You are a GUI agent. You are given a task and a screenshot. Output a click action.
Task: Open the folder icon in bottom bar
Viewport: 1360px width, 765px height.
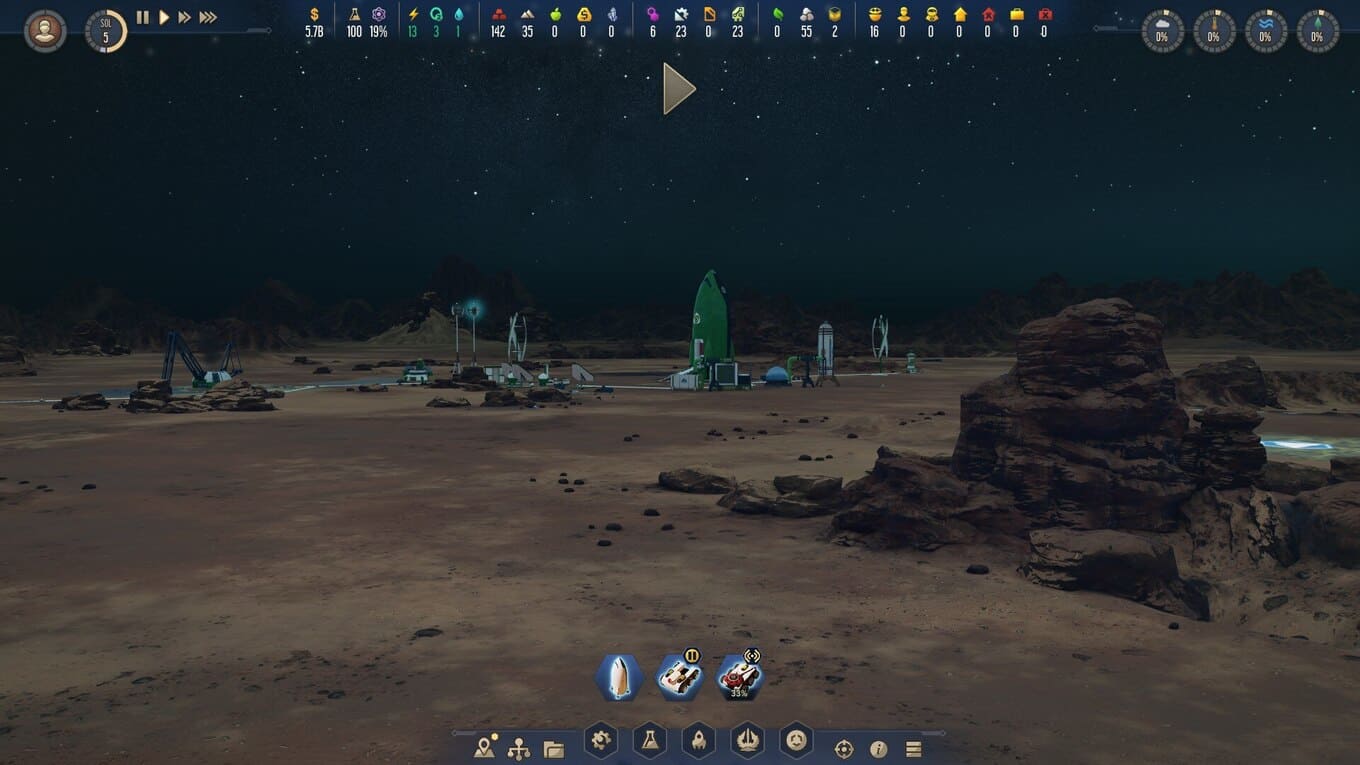point(553,748)
